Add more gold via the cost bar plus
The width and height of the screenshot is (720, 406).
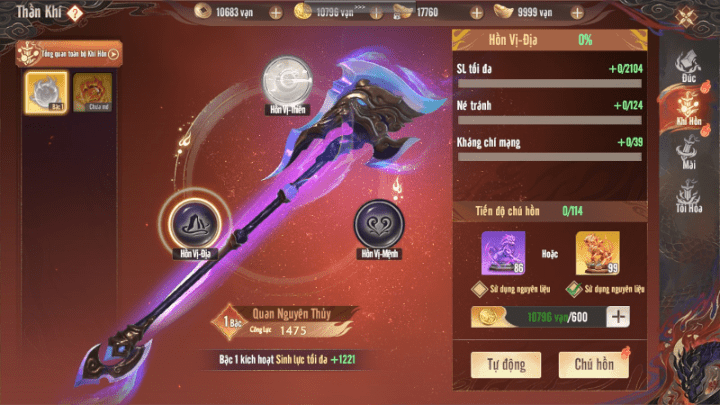(x=618, y=317)
